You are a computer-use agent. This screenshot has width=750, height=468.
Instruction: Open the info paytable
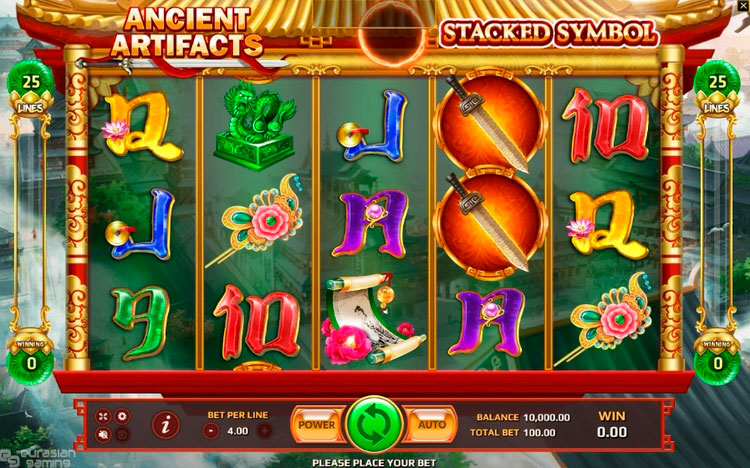point(165,425)
